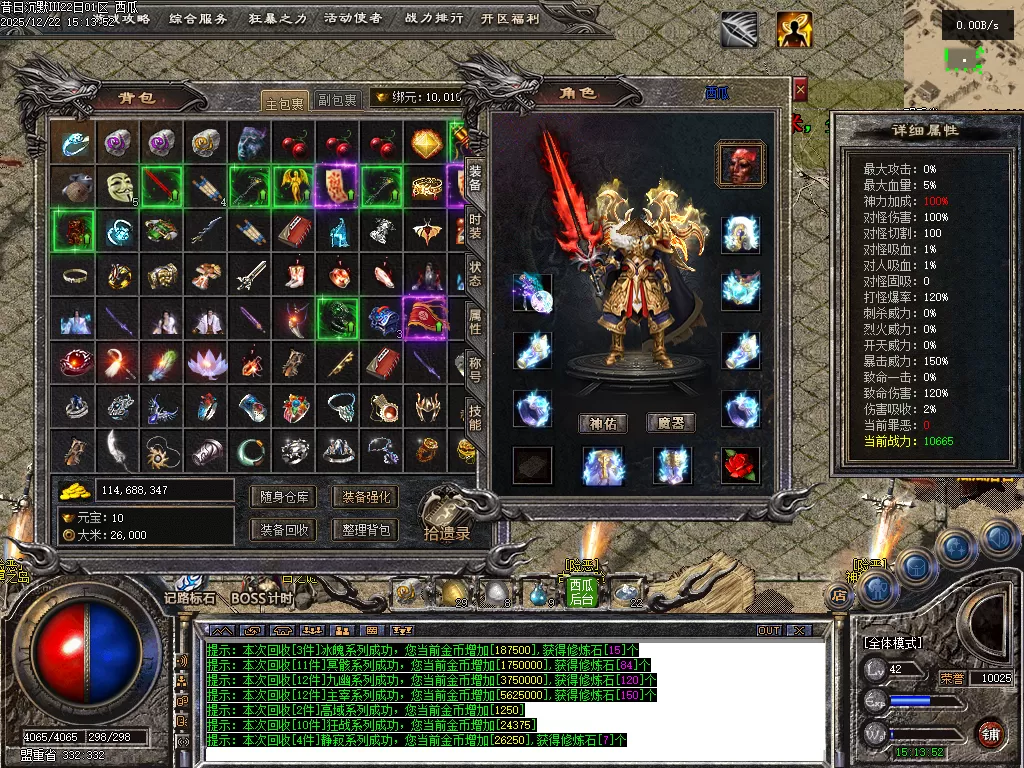This screenshot has width=1024, height=768.
Task: Open the 随身仓库 portable warehouse
Action: click(x=285, y=497)
